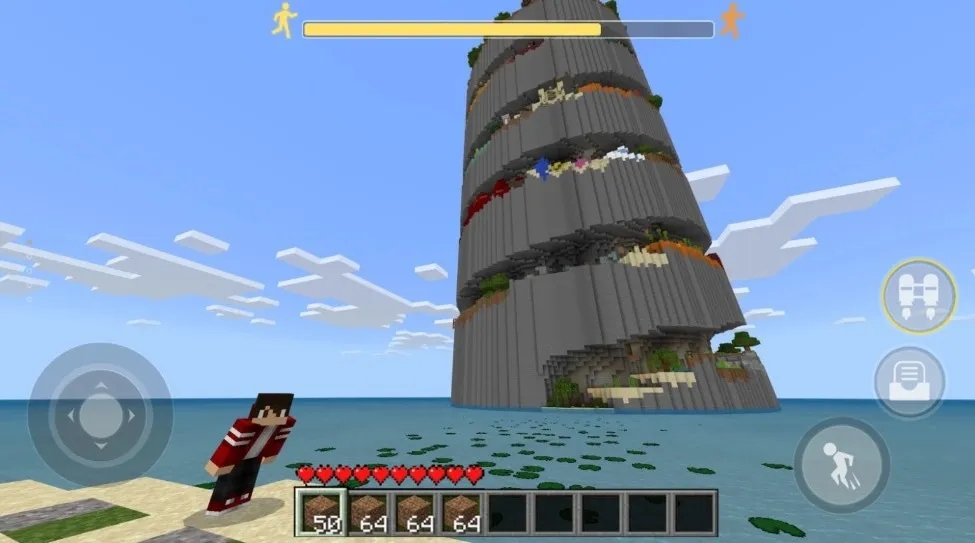Open the chat bubble button
This screenshot has height=543, width=975.
tap(909, 382)
